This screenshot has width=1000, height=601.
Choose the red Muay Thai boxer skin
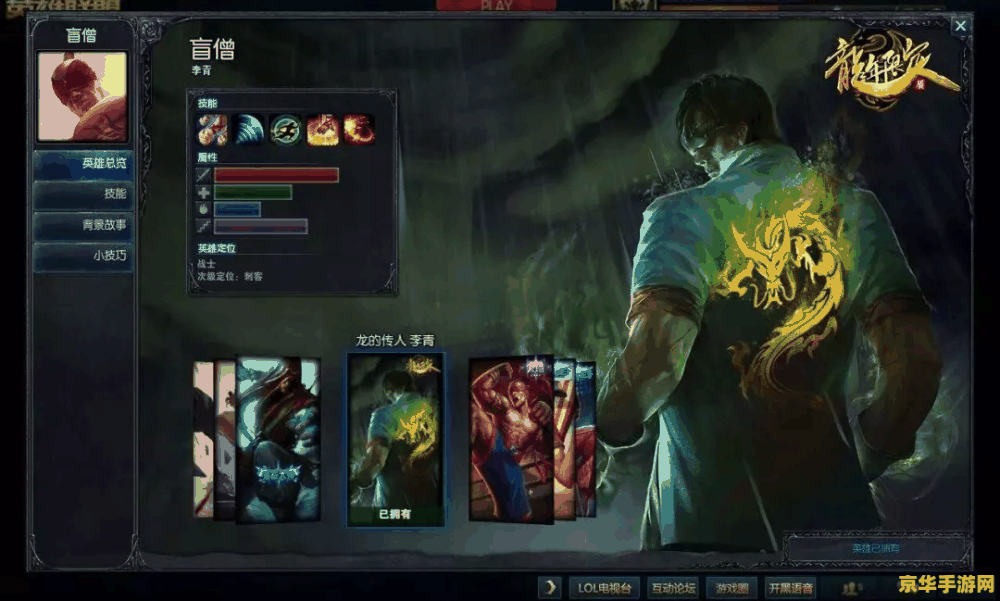510,438
